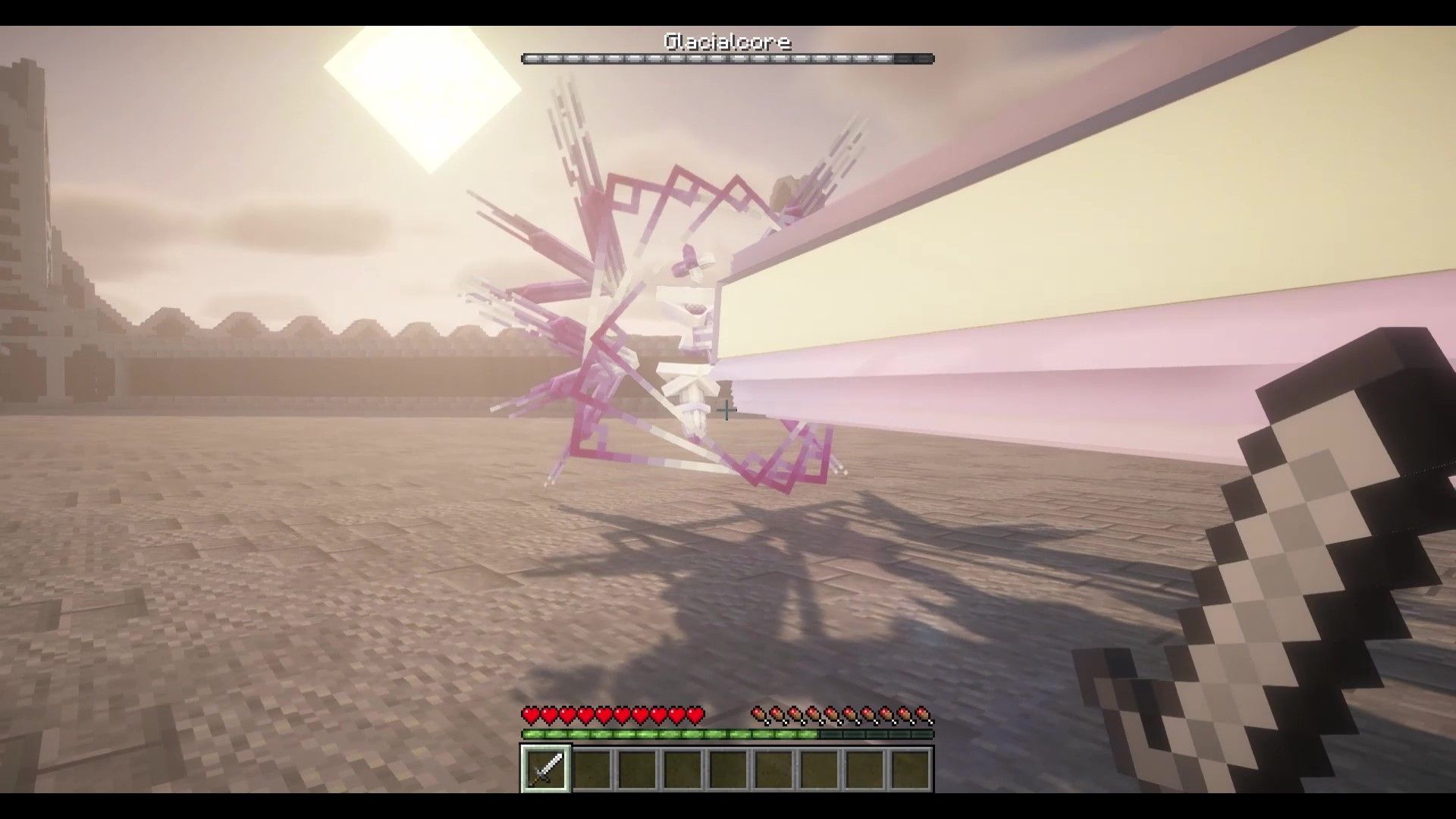Viewport: 1456px width, 819px height.
Task: Click the Glacialcore boss name text
Action: click(x=726, y=42)
